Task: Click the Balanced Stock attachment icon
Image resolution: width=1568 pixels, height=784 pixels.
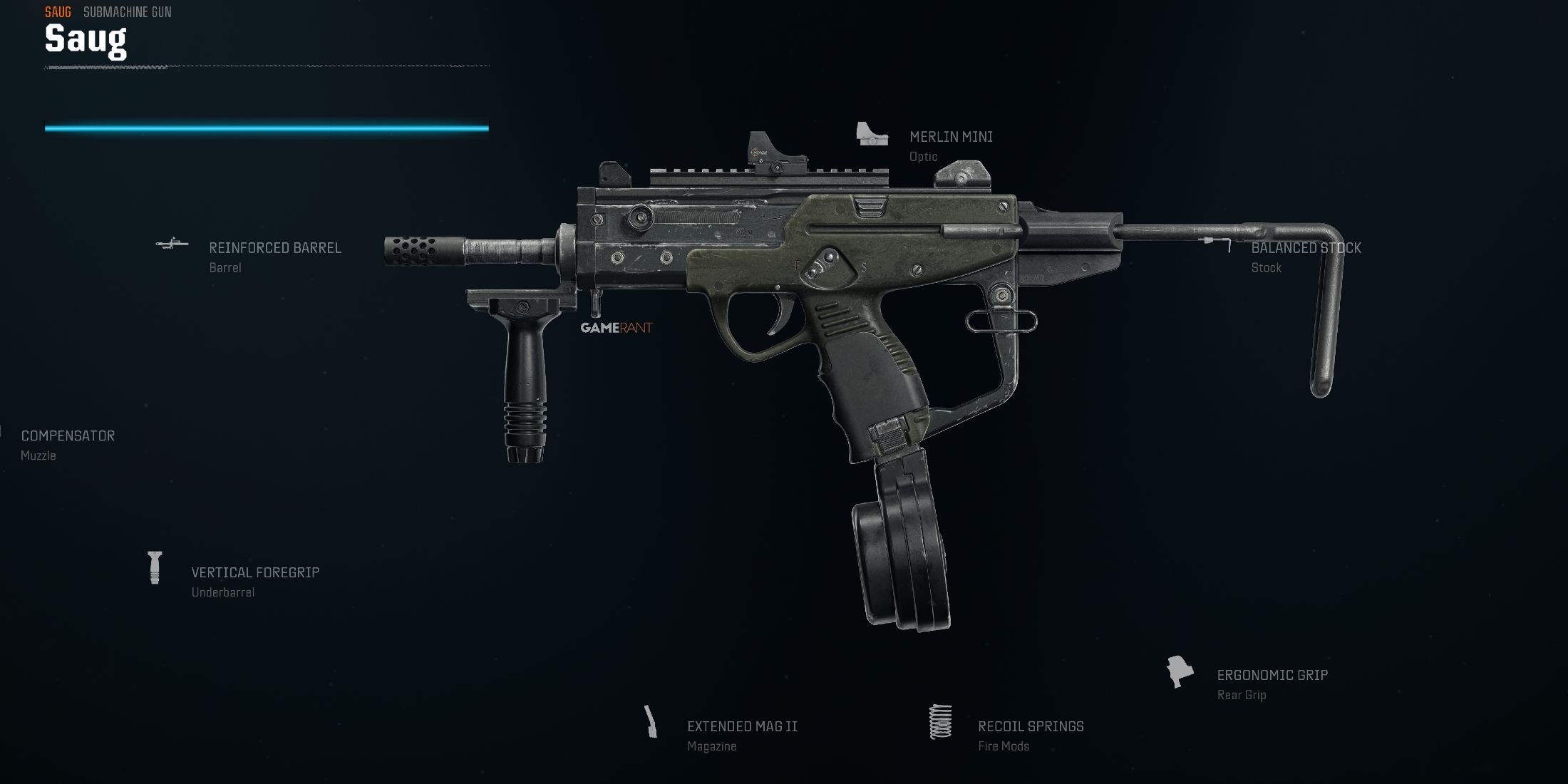Action: [1212, 242]
